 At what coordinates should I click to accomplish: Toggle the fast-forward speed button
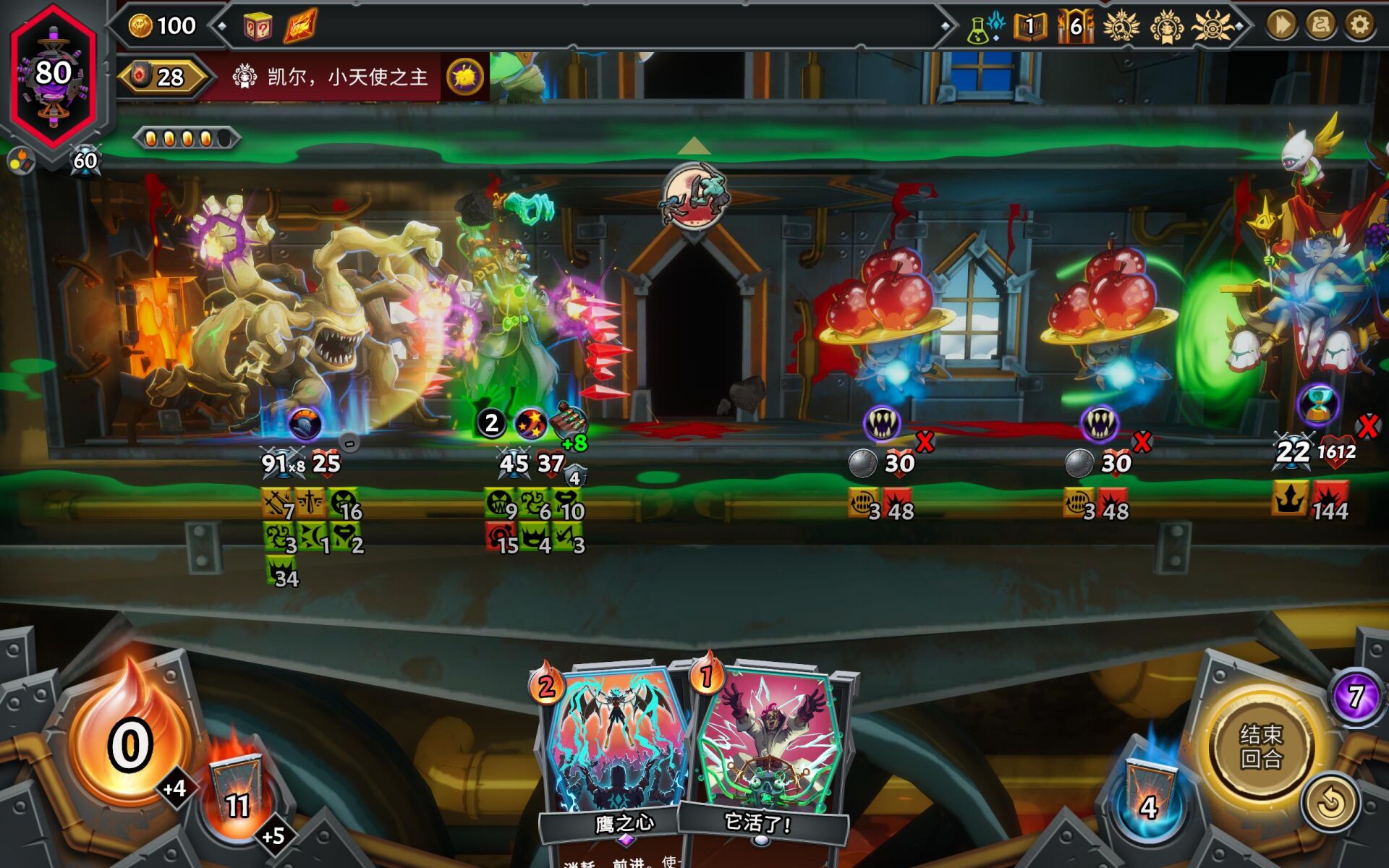pos(1281,25)
